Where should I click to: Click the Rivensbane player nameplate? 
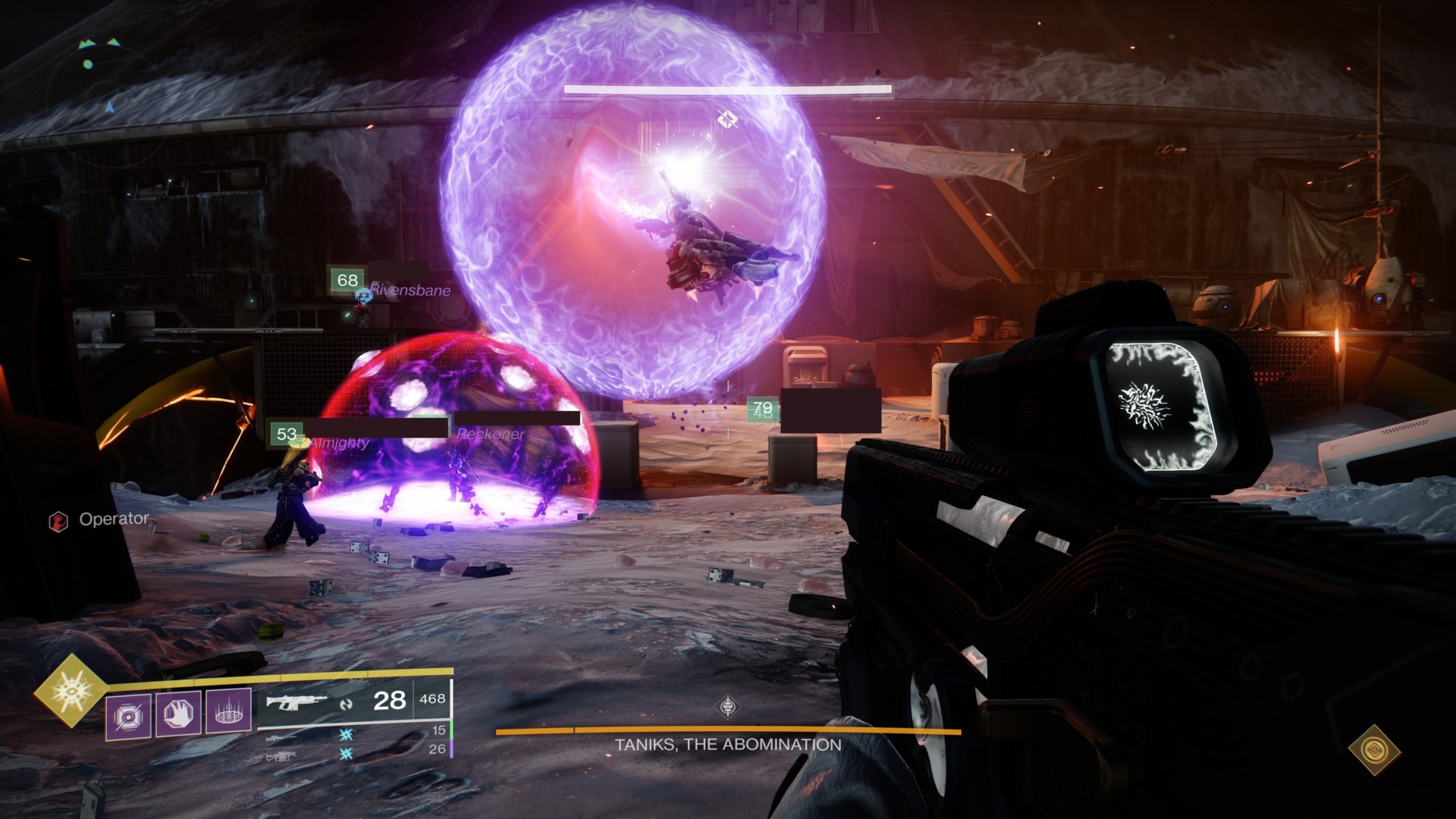409,290
